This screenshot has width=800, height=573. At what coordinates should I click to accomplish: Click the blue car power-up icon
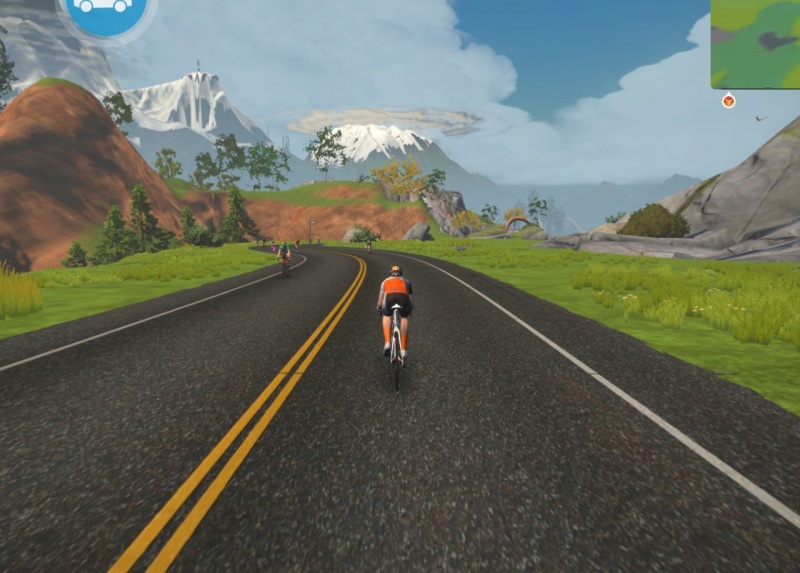pyautogui.click(x=105, y=10)
